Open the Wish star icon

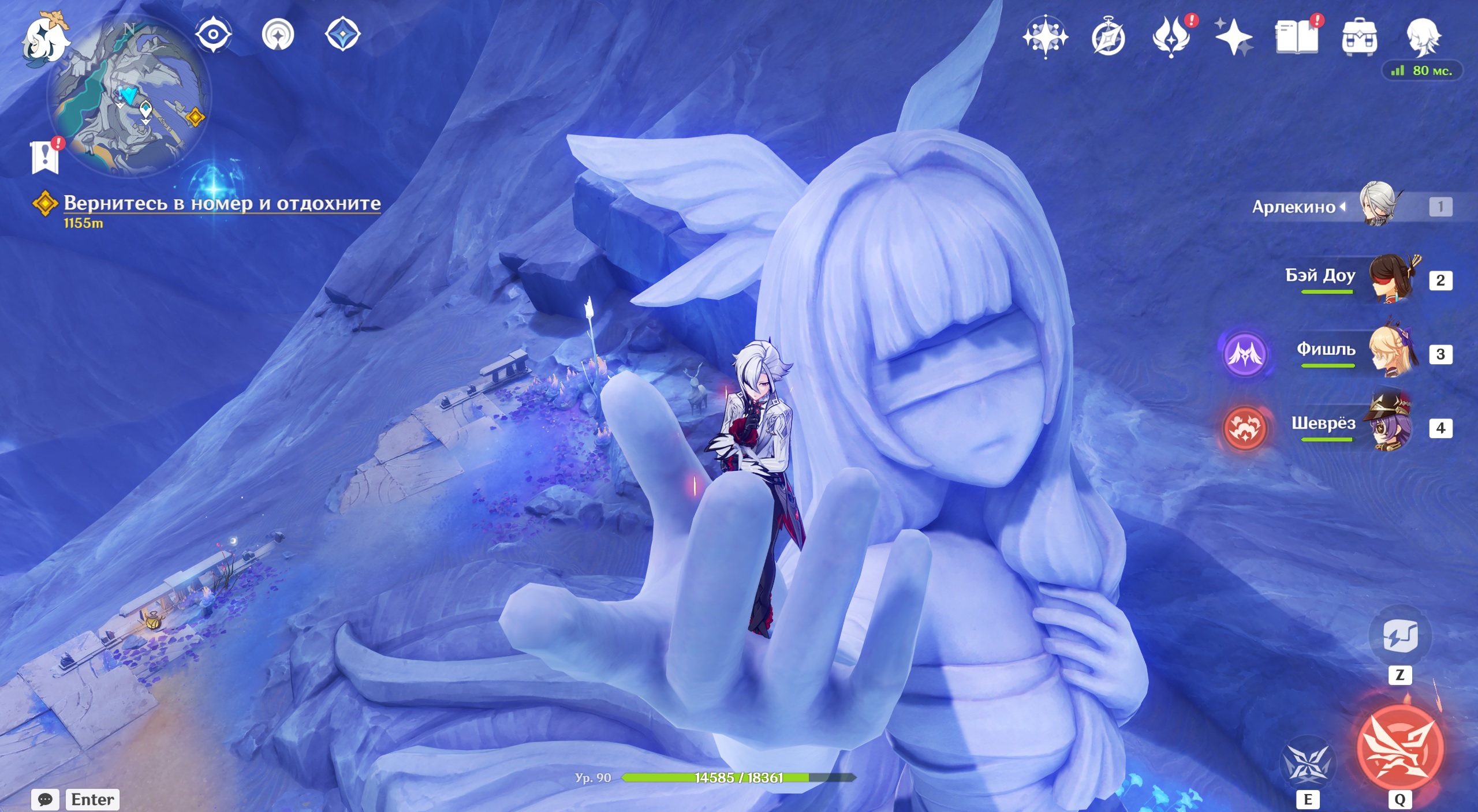pyautogui.click(x=1045, y=37)
